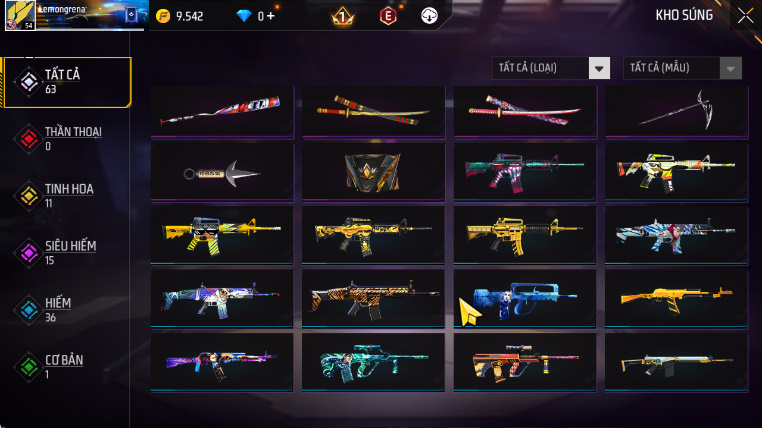The height and width of the screenshot is (428, 762).
Task: Choose the kunai throwing knife skin
Action: tap(222, 173)
